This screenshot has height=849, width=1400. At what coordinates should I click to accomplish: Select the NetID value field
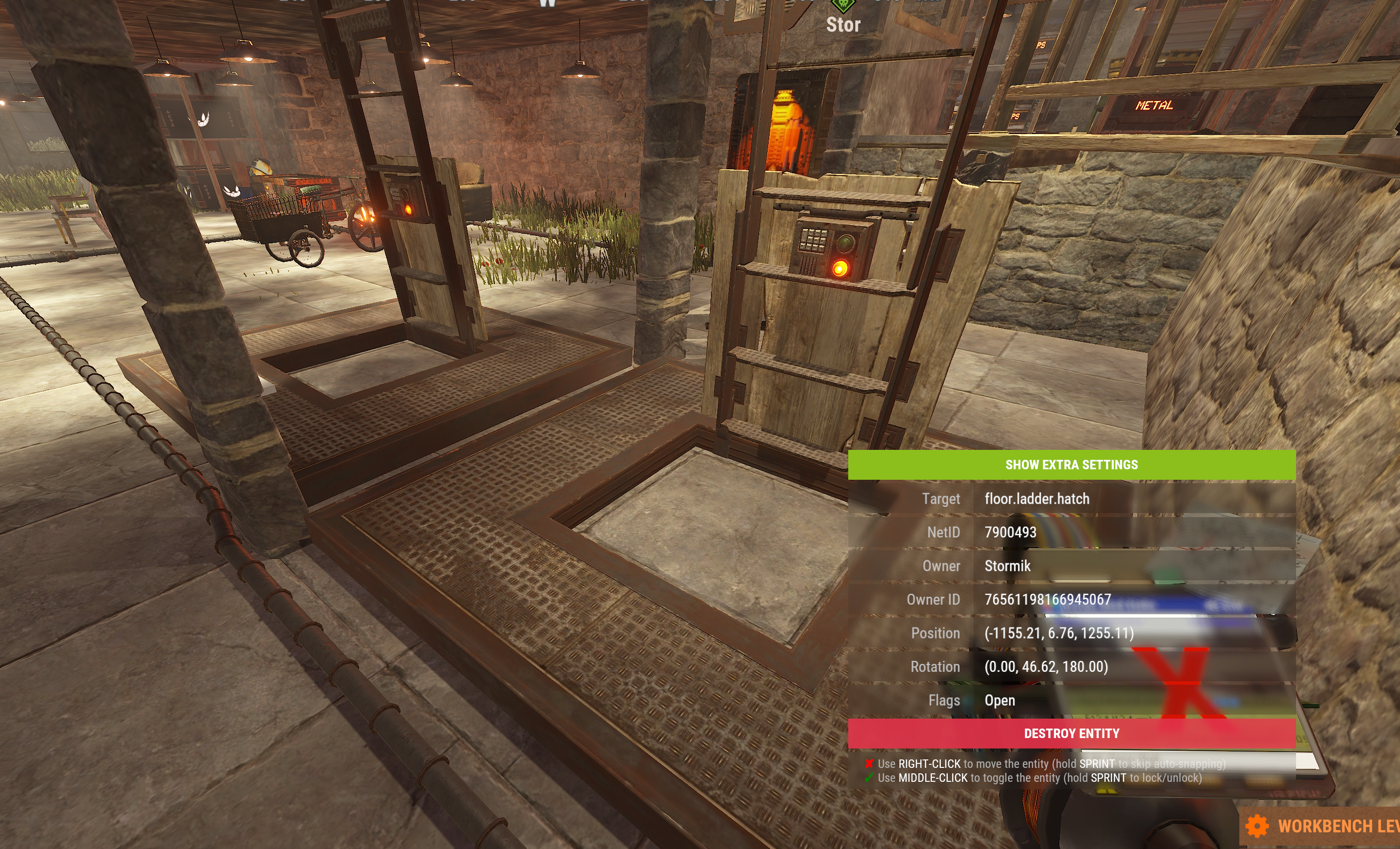pyautogui.click(x=1010, y=532)
